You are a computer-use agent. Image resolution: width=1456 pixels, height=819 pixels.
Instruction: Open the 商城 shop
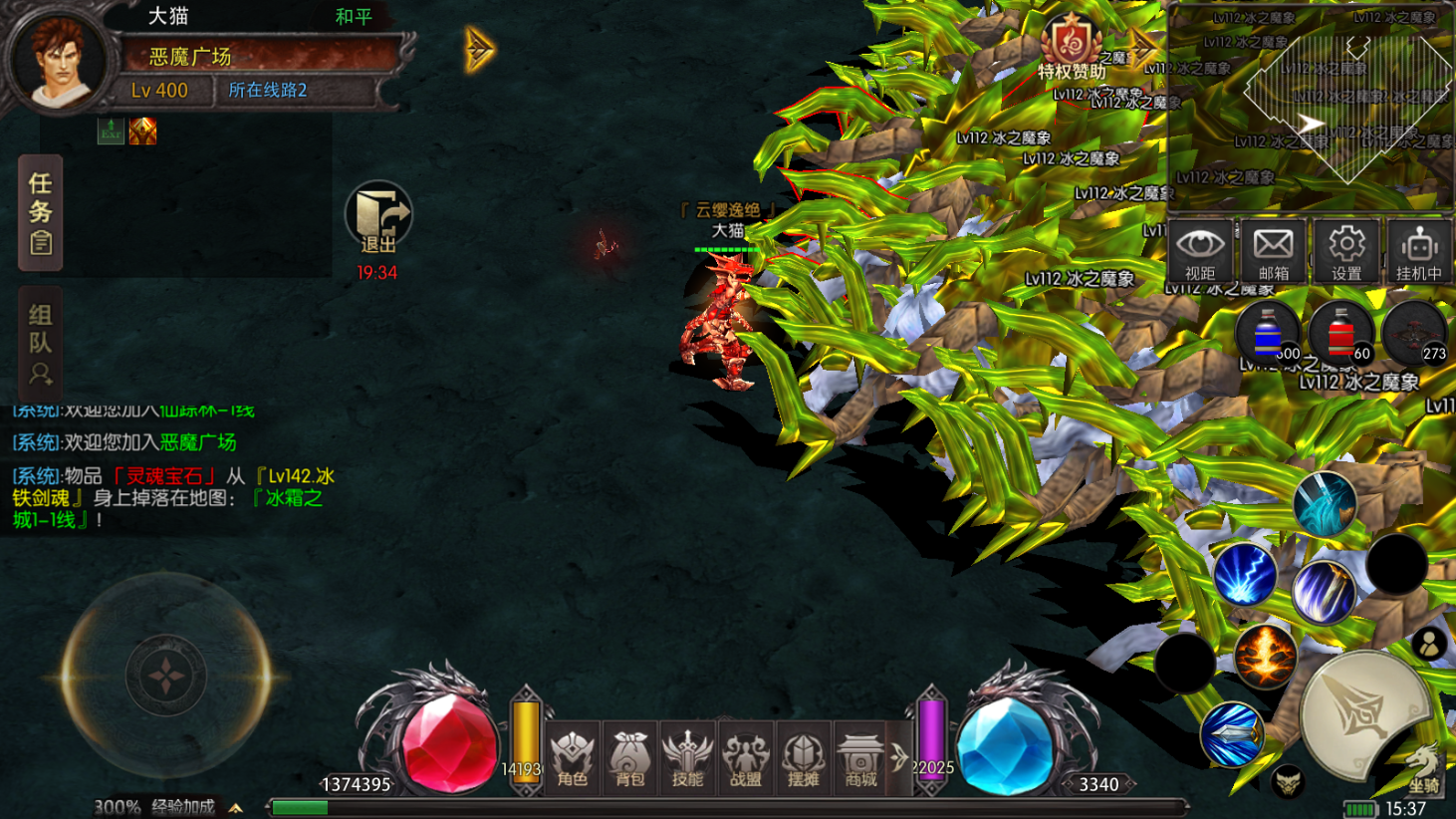click(860, 757)
